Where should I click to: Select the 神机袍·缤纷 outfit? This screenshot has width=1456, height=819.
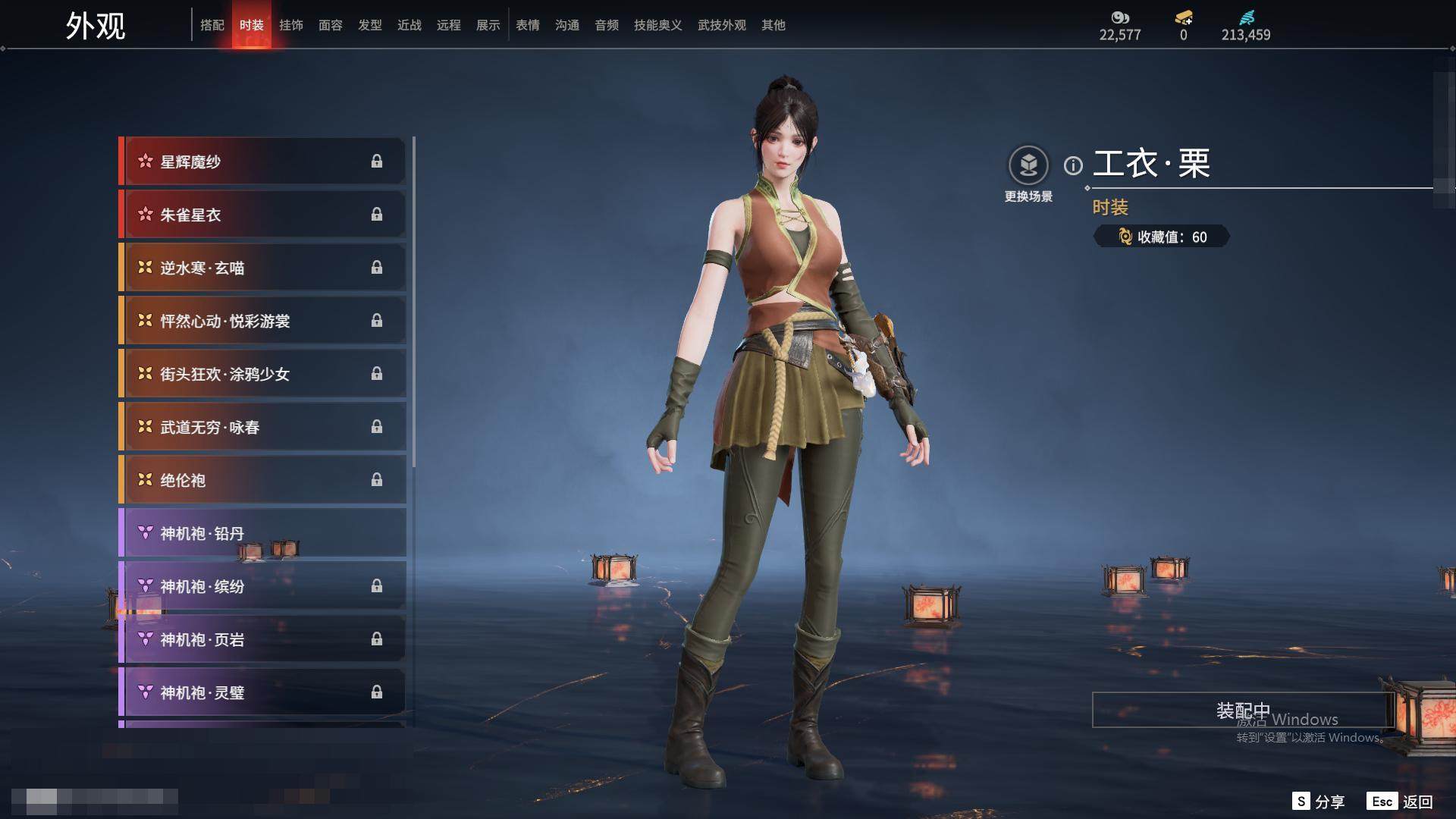(x=262, y=586)
